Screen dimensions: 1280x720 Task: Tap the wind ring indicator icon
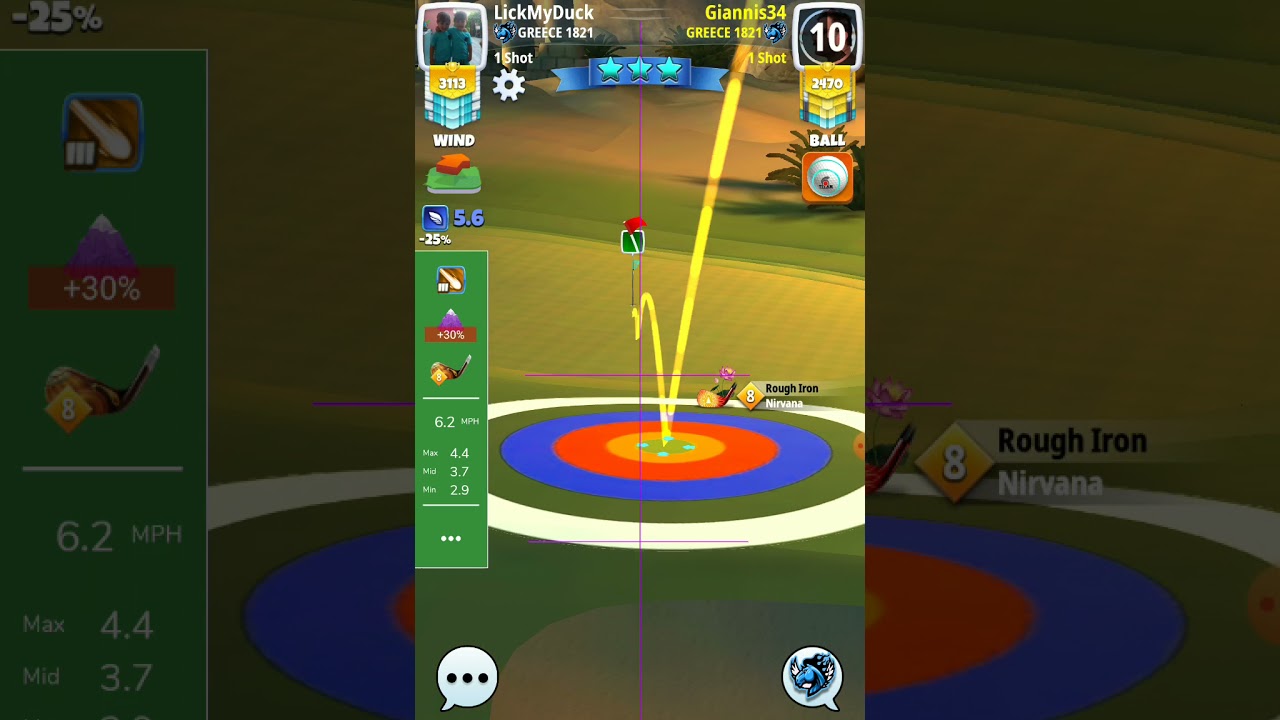point(454,175)
